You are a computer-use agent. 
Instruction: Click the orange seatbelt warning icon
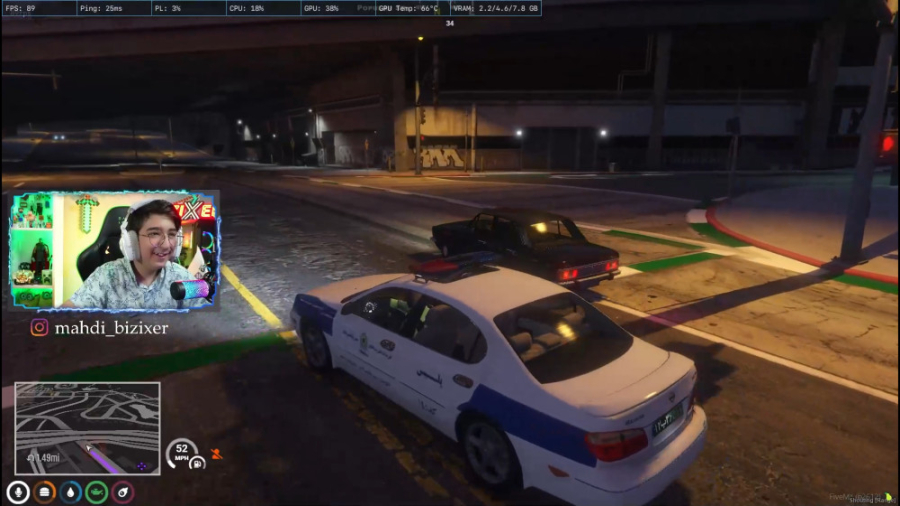216,454
